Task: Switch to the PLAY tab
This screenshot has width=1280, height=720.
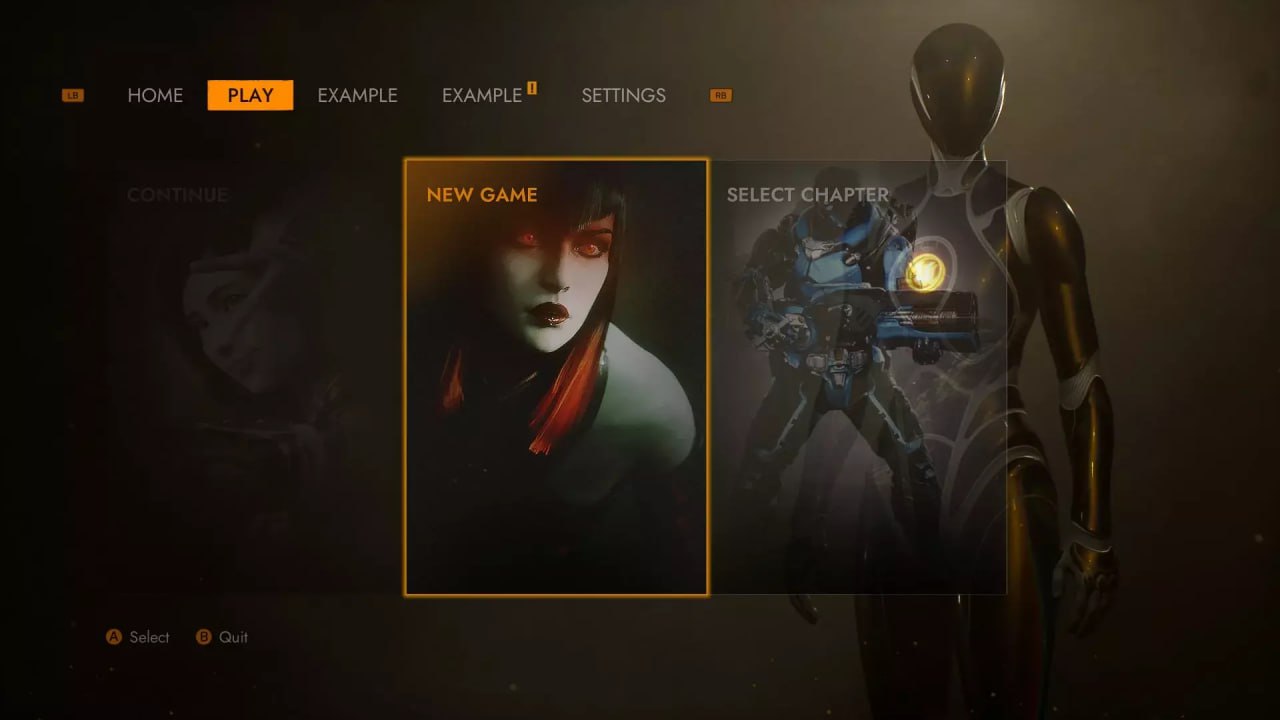Action: [x=249, y=95]
